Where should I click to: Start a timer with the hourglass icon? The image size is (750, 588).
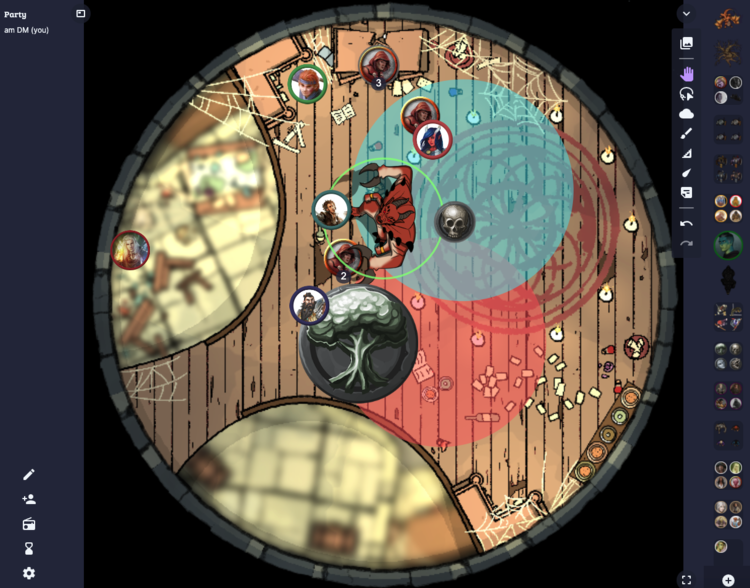tap(29, 548)
